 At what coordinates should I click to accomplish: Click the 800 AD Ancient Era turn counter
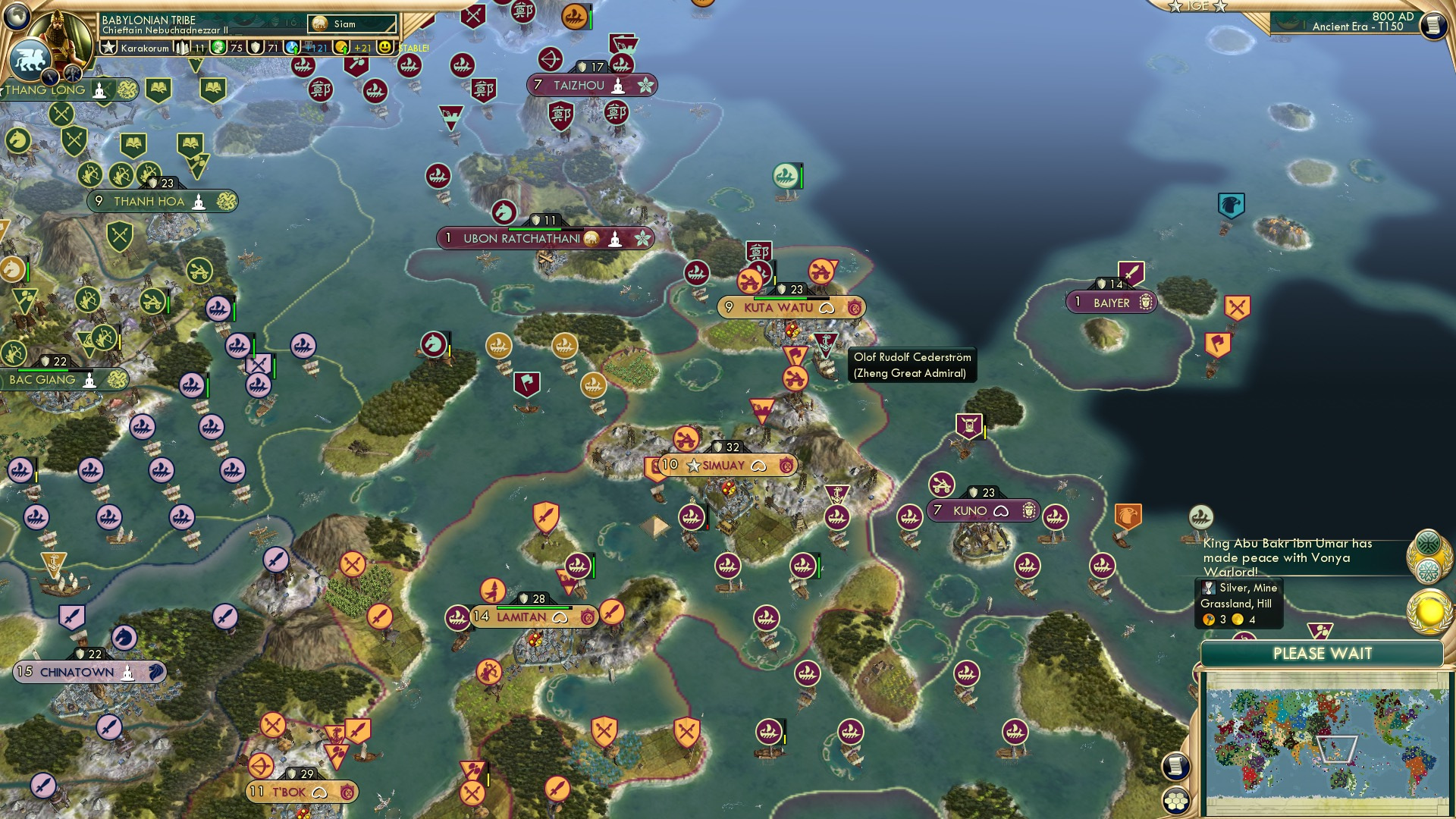point(1357,23)
